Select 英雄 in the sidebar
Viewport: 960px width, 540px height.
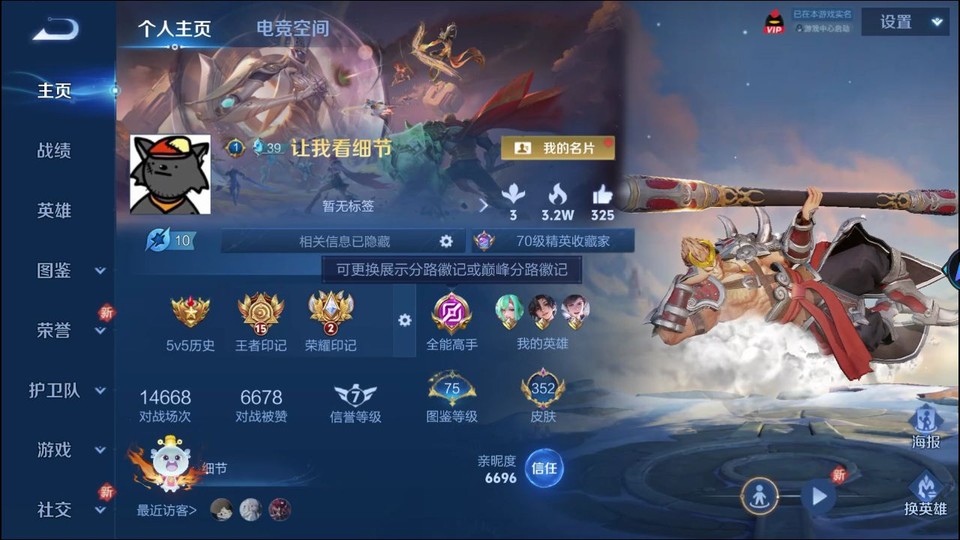click(x=54, y=211)
